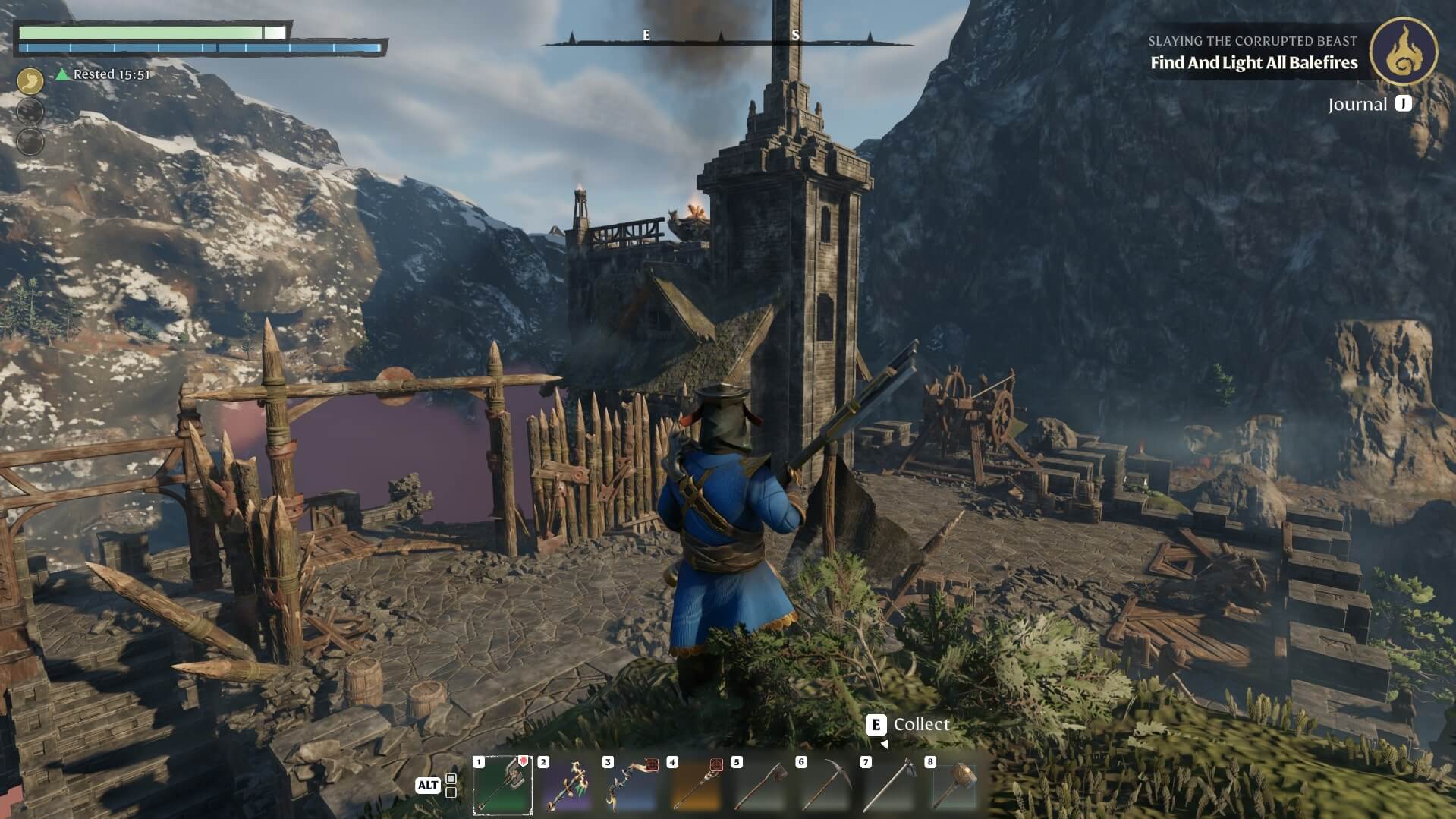The height and width of the screenshot is (819, 1456).
Task: Open the Find And Light All Balefires quest
Action: click(x=1253, y=63)
